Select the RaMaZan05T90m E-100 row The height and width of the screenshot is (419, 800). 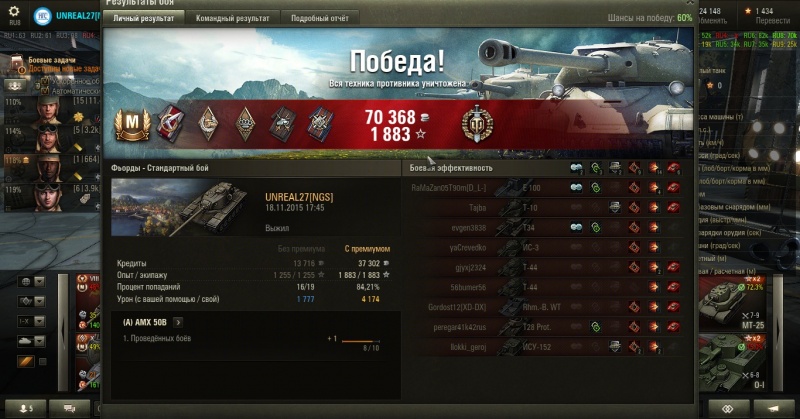pos(545,187)
